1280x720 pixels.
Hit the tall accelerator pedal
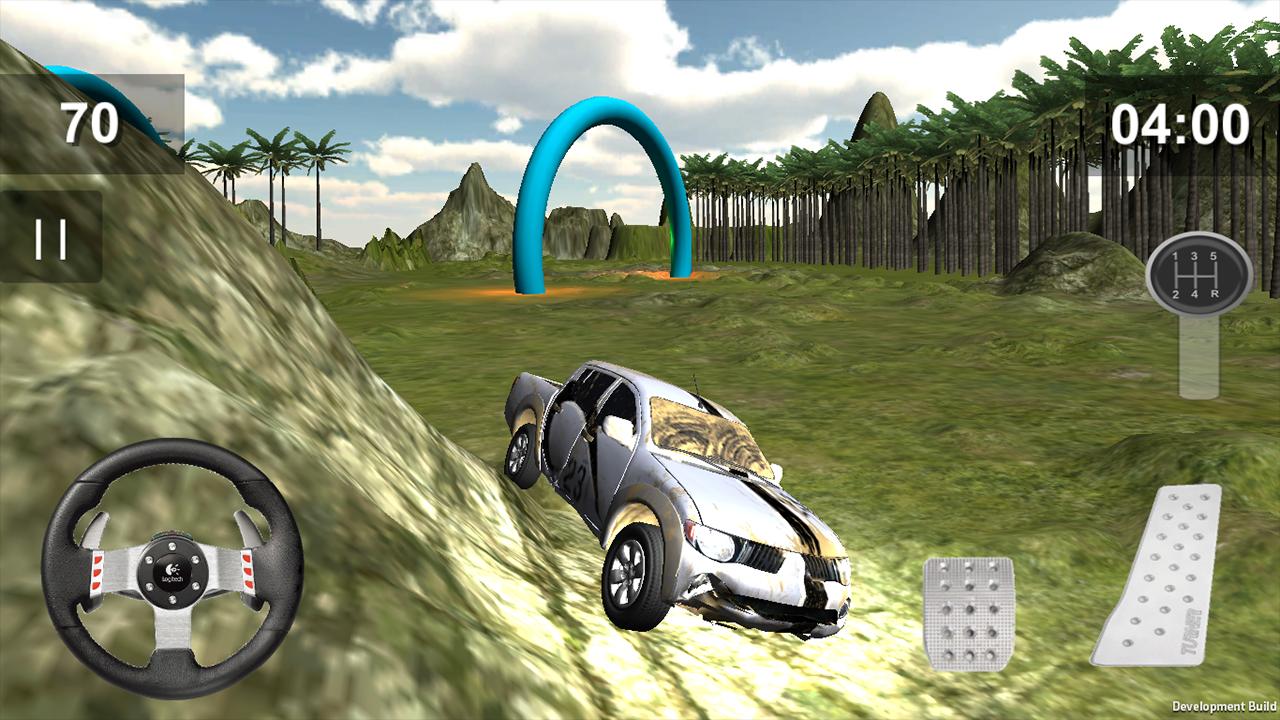[x=1160, y=576]
